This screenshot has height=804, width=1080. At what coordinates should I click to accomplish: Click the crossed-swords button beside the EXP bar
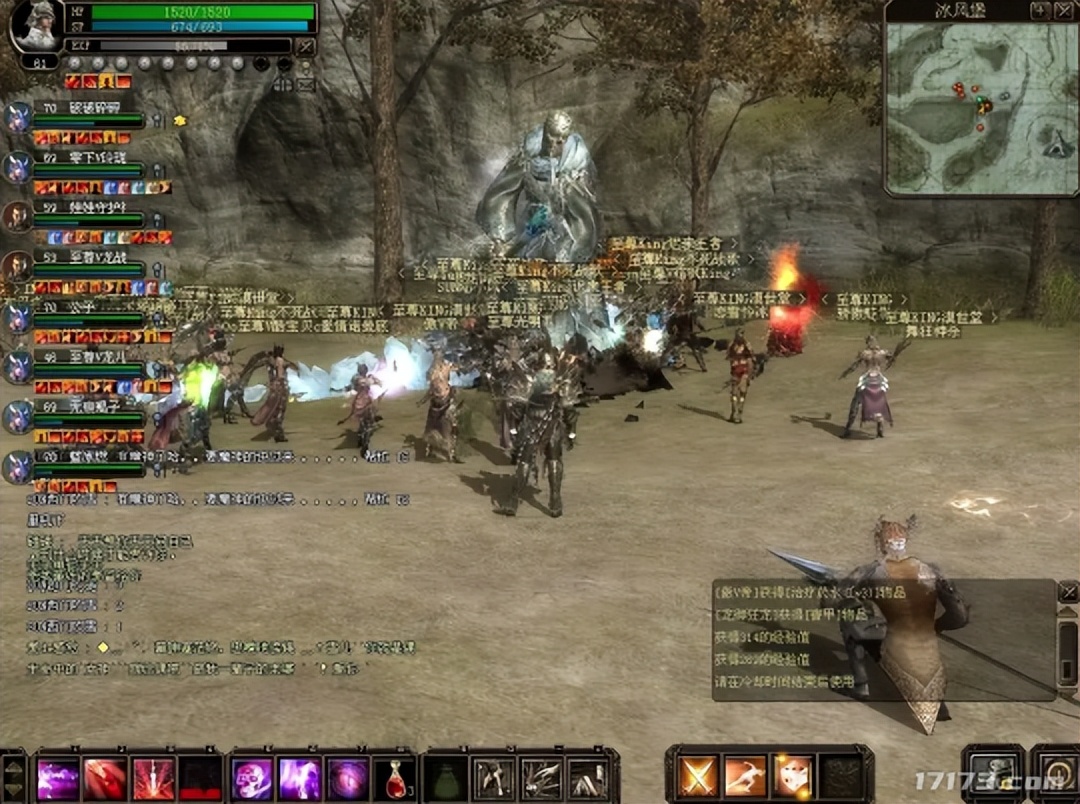306,46
